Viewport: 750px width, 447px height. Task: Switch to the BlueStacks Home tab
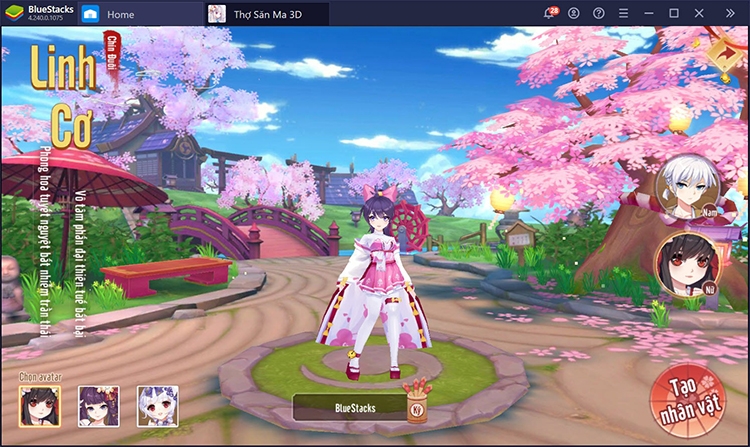[x=109, y=14]
